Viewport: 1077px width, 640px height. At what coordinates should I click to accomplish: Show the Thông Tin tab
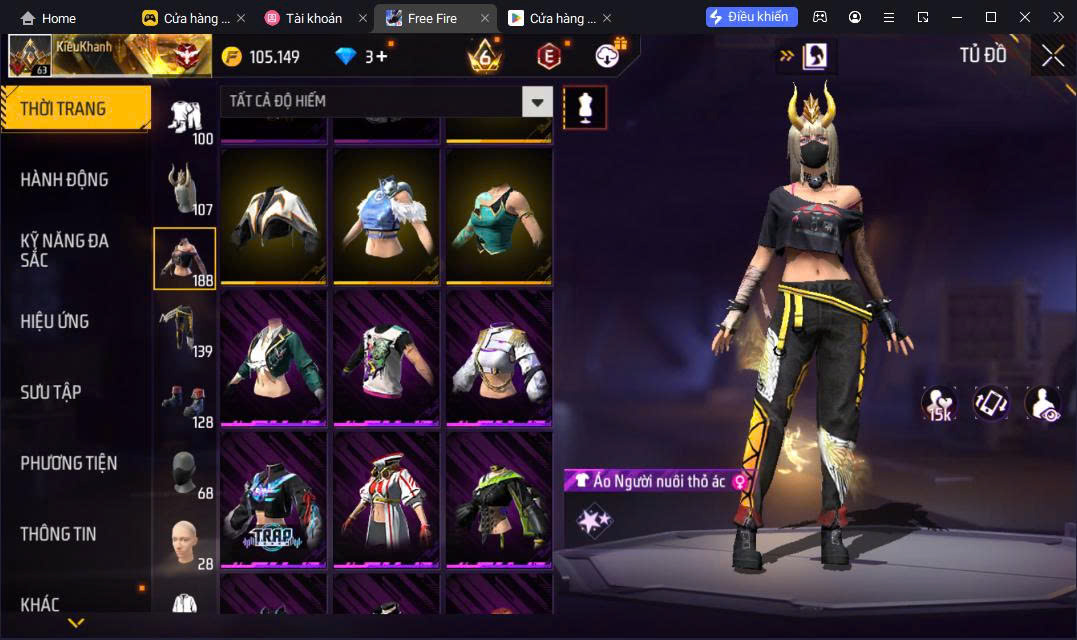[x=59, y=534]
